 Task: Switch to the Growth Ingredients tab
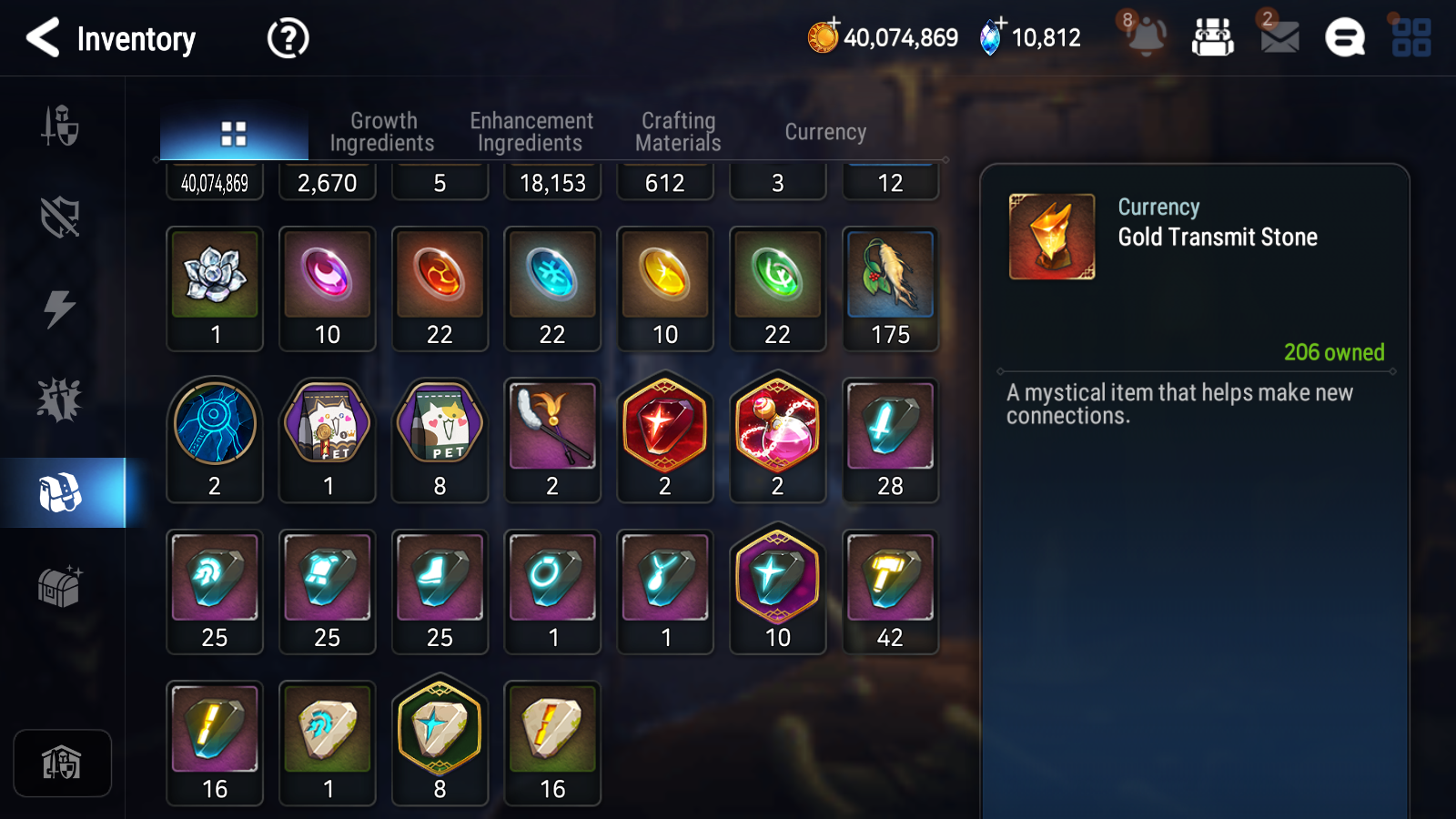point(382,132)
